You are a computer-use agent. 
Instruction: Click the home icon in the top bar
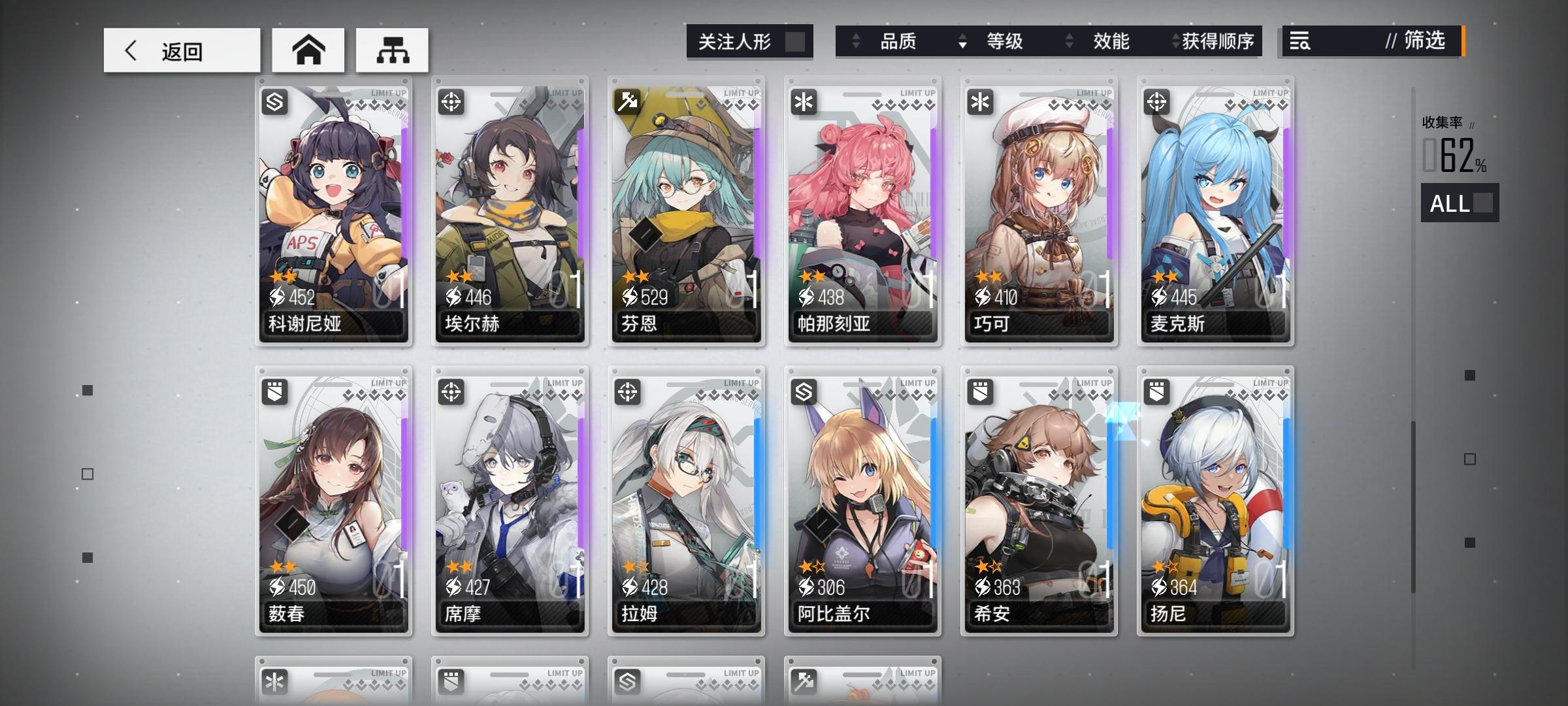pyautogui.click(x=307, y=50)
